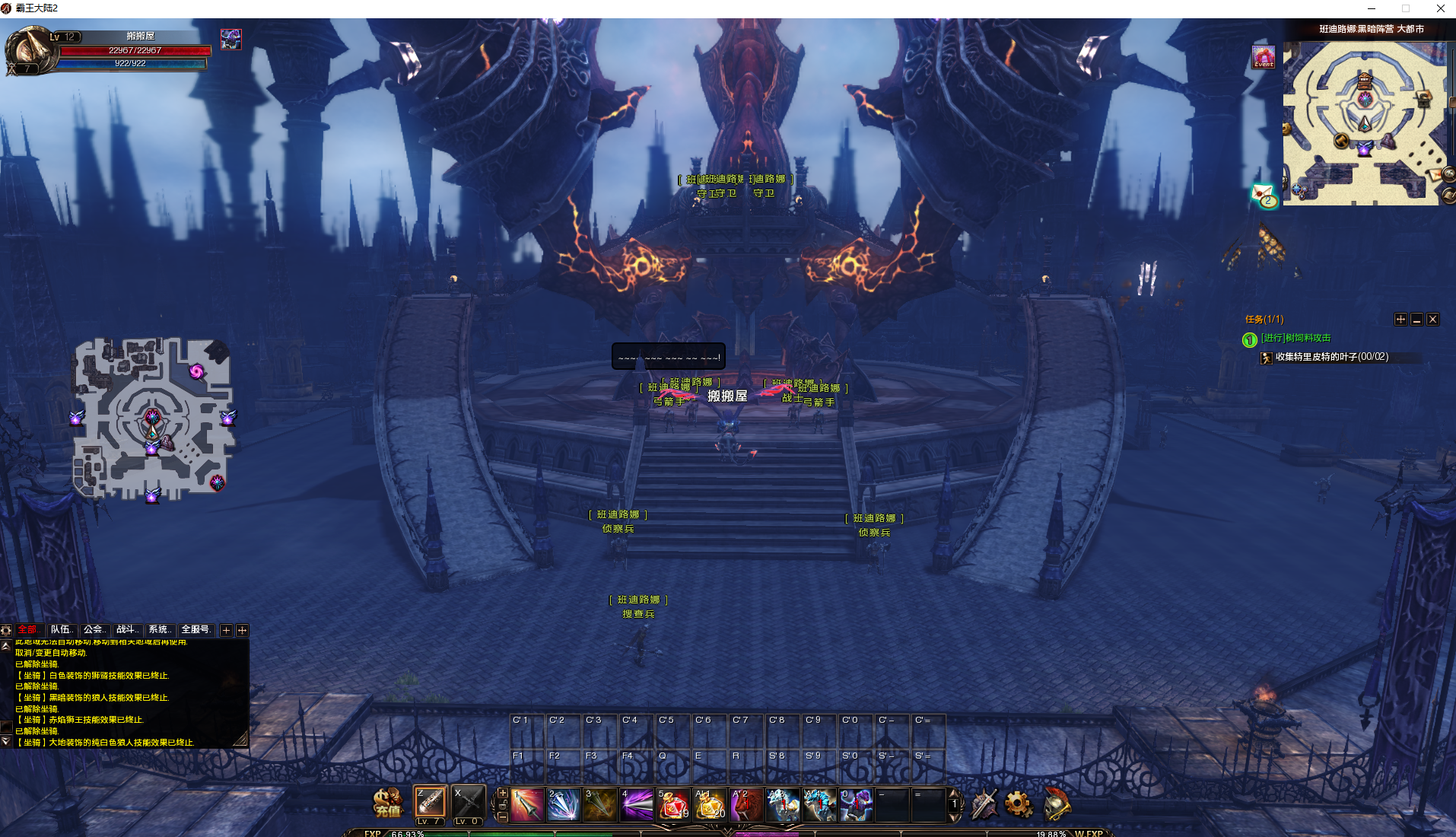Image resolution: width=1456 pixels, height=837 pixels.
Task: Select the Z weapon slot, level 7
Action: click(430, 804)
